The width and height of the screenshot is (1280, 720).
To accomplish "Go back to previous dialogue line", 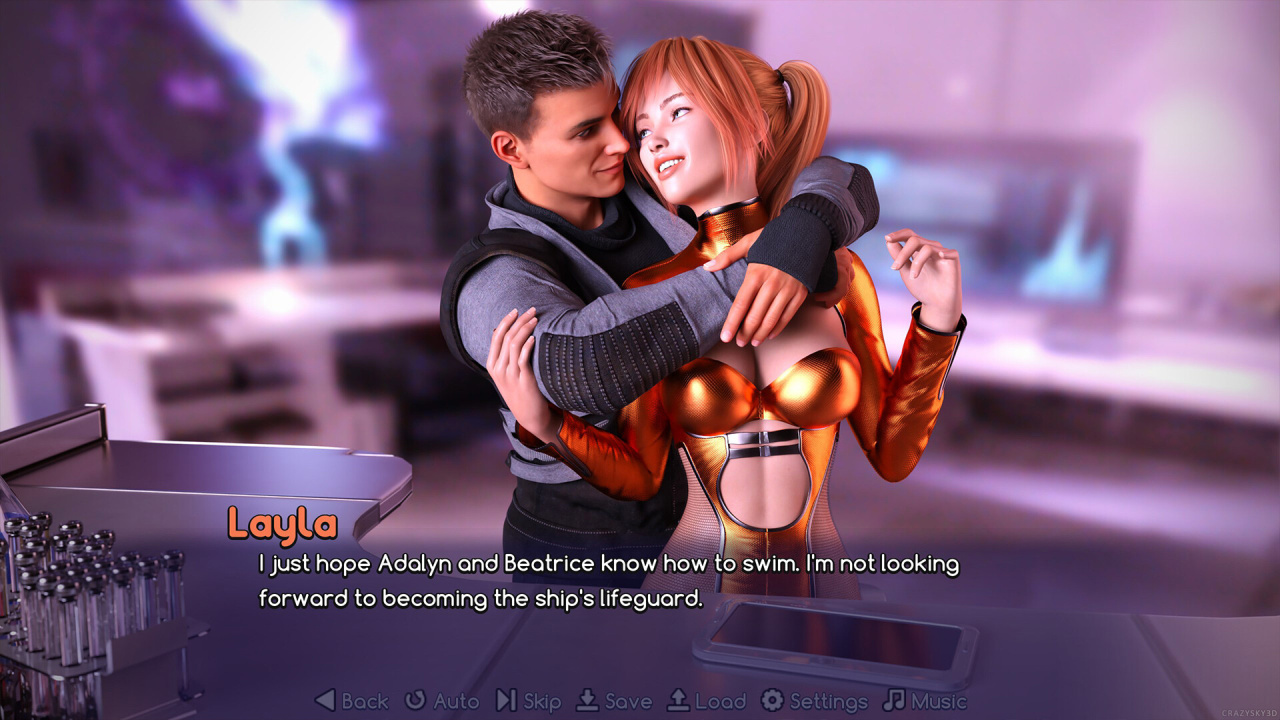I will [352, 701].
